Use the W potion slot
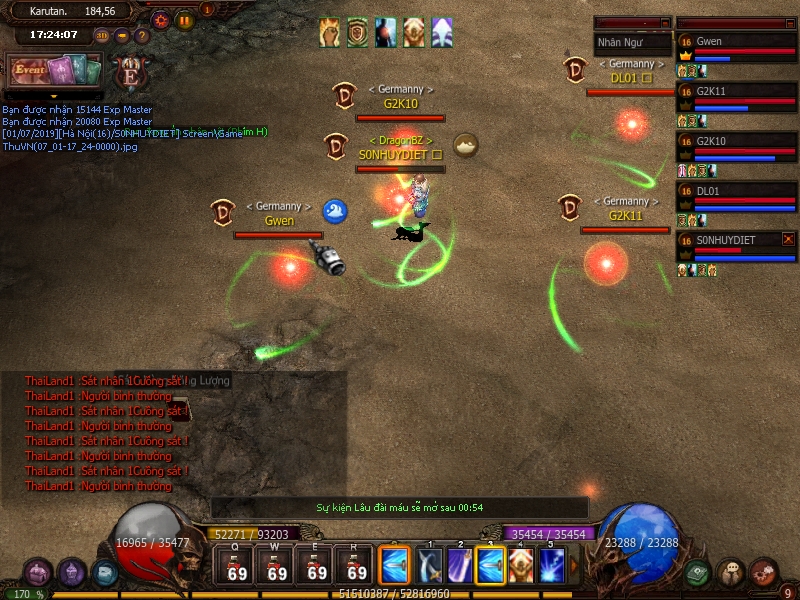Screen dimensions: 800x600 coord(277,567)
